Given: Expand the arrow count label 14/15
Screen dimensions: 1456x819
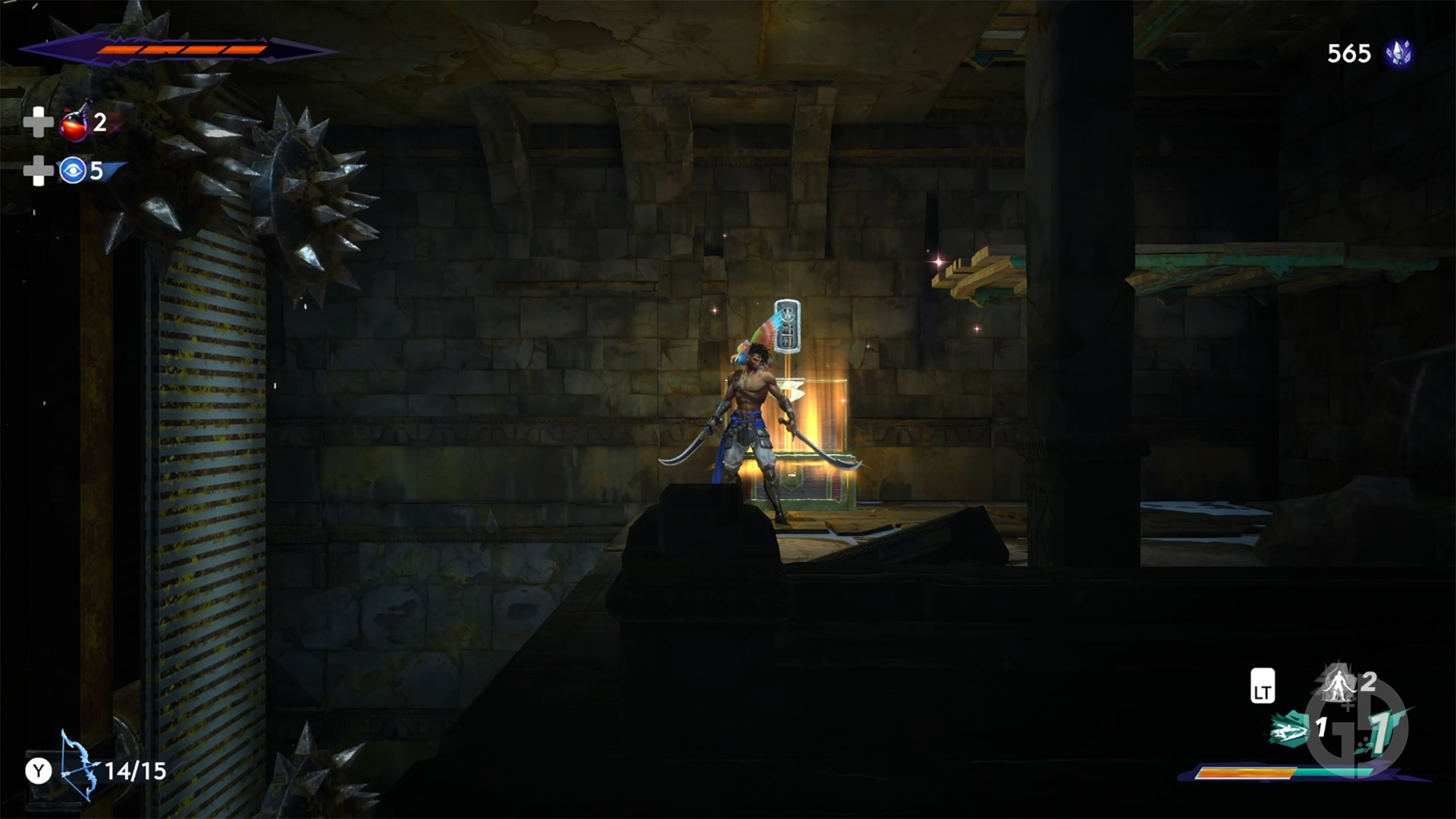Looking at the screenshot, I should coord(135,771).
